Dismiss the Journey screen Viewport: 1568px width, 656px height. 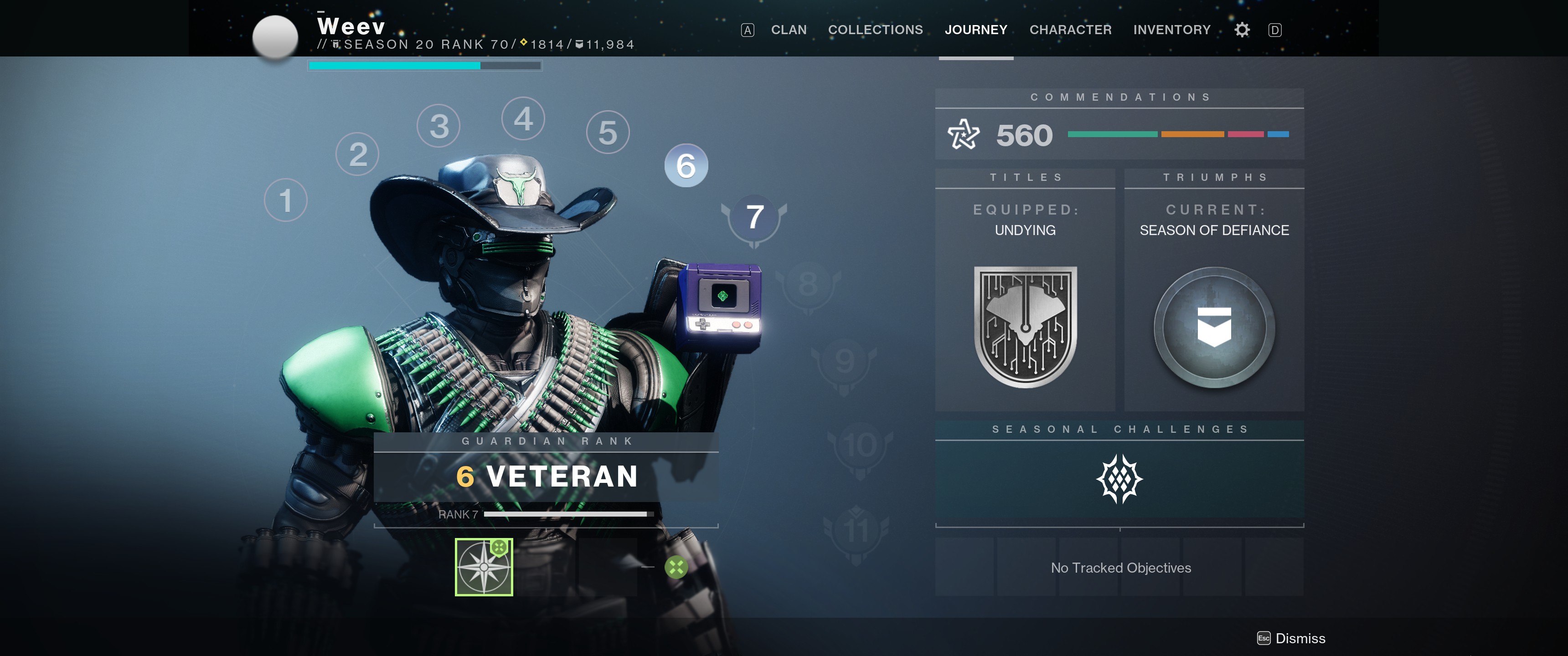(x=1292, y=638)
